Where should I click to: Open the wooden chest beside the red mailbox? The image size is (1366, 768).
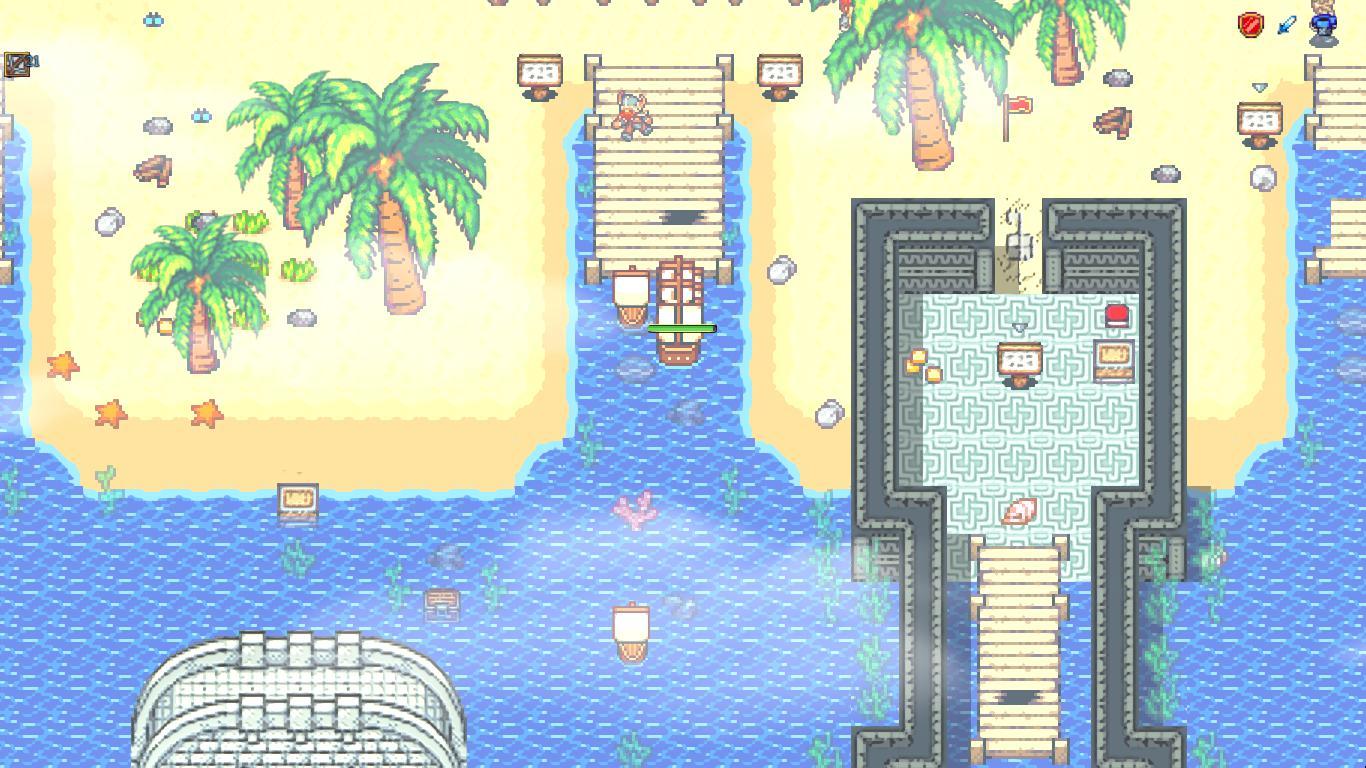pyautogui.click(x=1112, y=358)
